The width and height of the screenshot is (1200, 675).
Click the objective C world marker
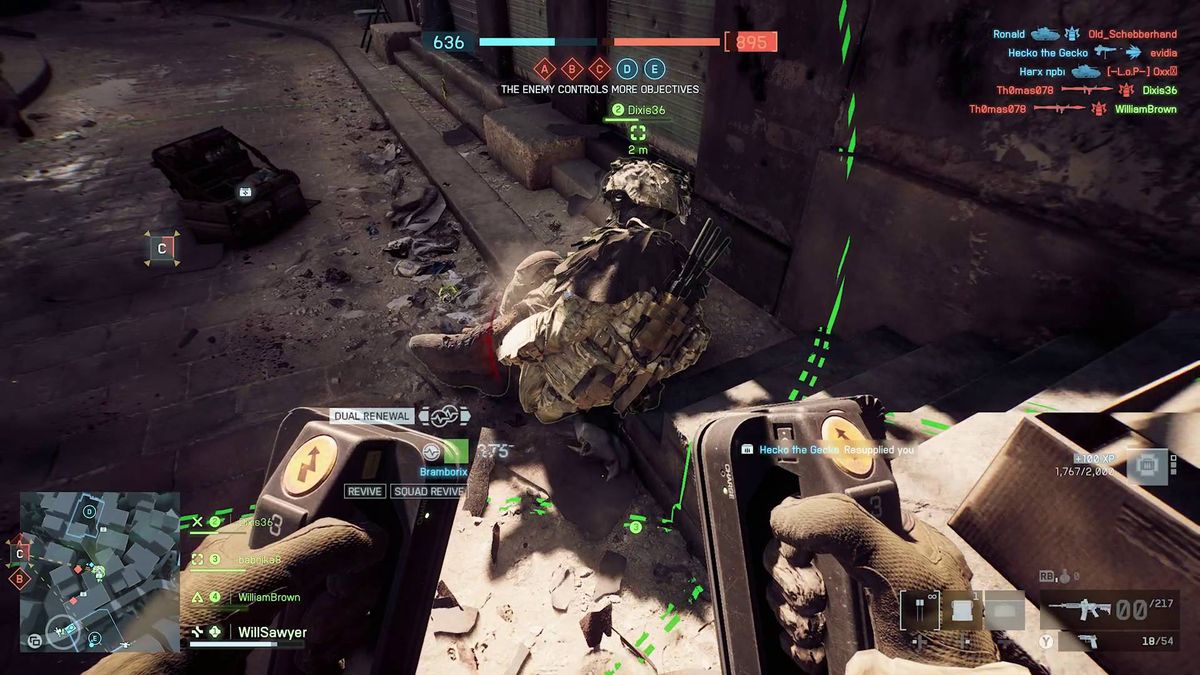click(x=161, y=247)
